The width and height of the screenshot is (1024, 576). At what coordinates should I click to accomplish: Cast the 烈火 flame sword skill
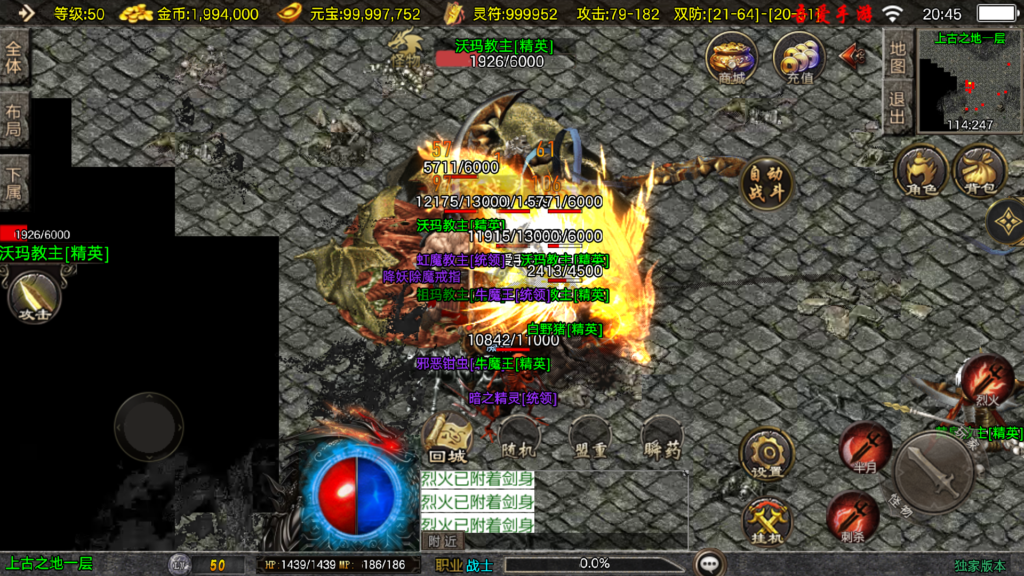pos(988,381)
